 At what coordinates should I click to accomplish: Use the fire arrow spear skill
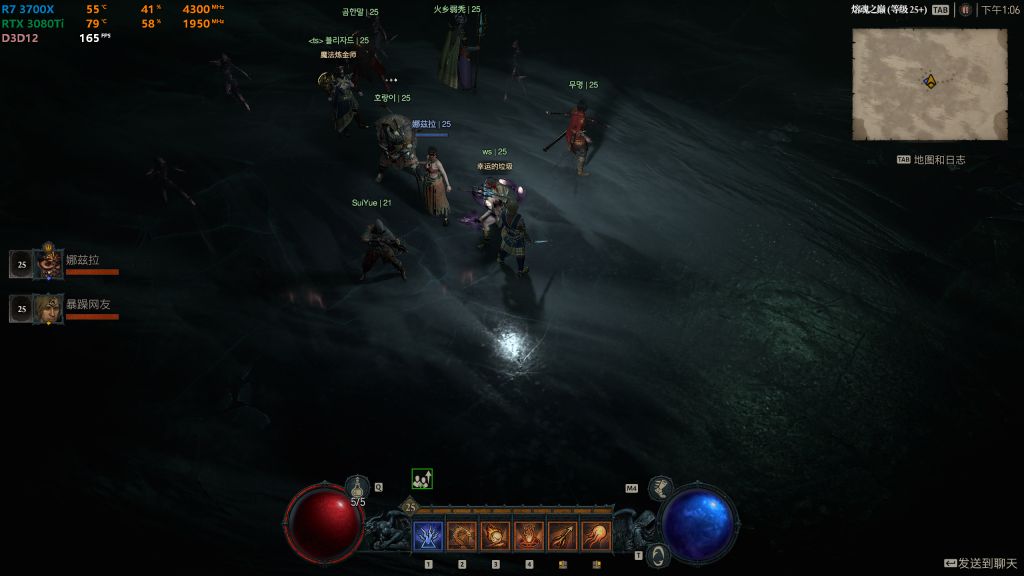(563, 536)
